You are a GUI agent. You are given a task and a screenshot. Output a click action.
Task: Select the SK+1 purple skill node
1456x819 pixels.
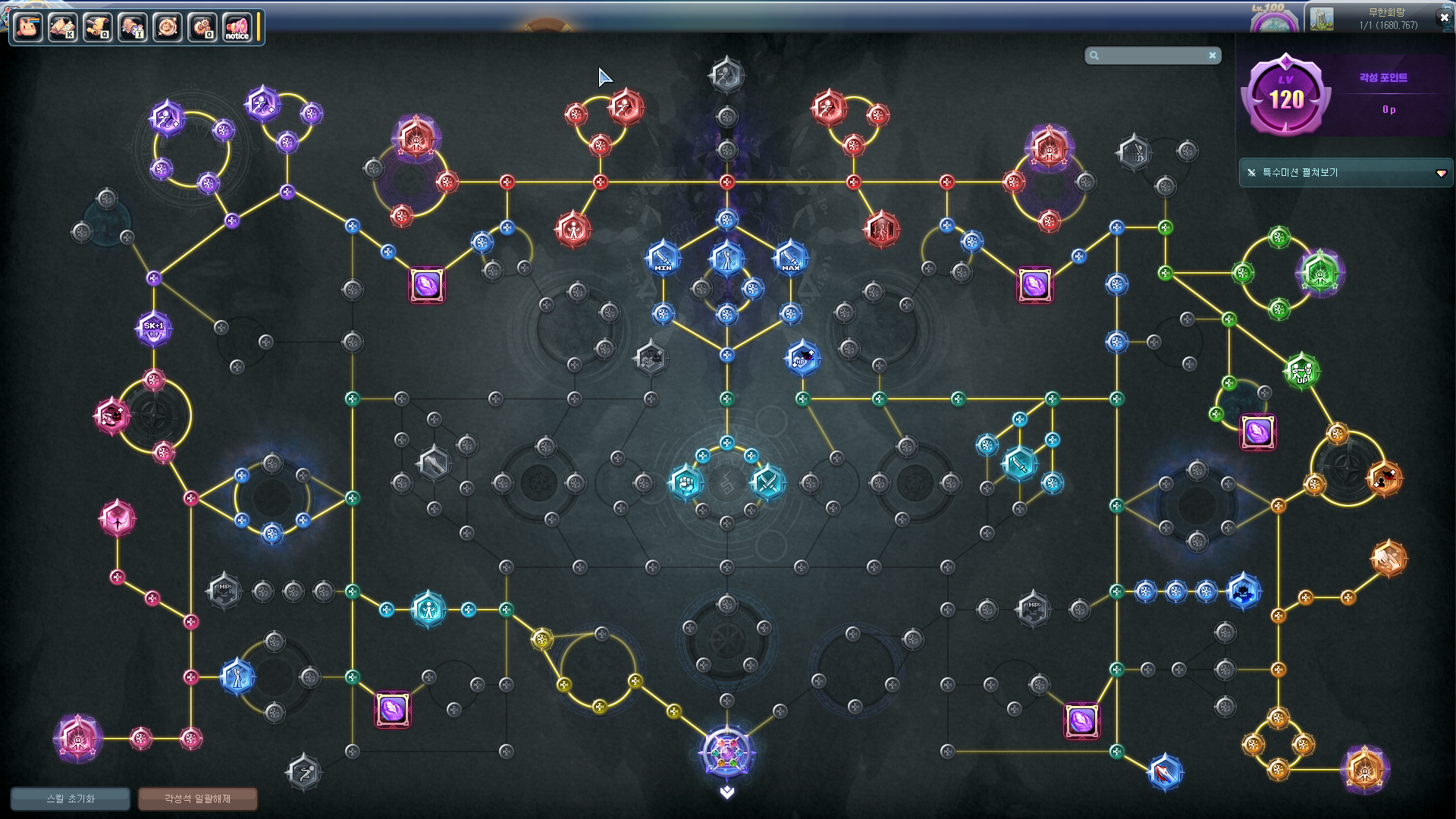click(x=154, y=328)
